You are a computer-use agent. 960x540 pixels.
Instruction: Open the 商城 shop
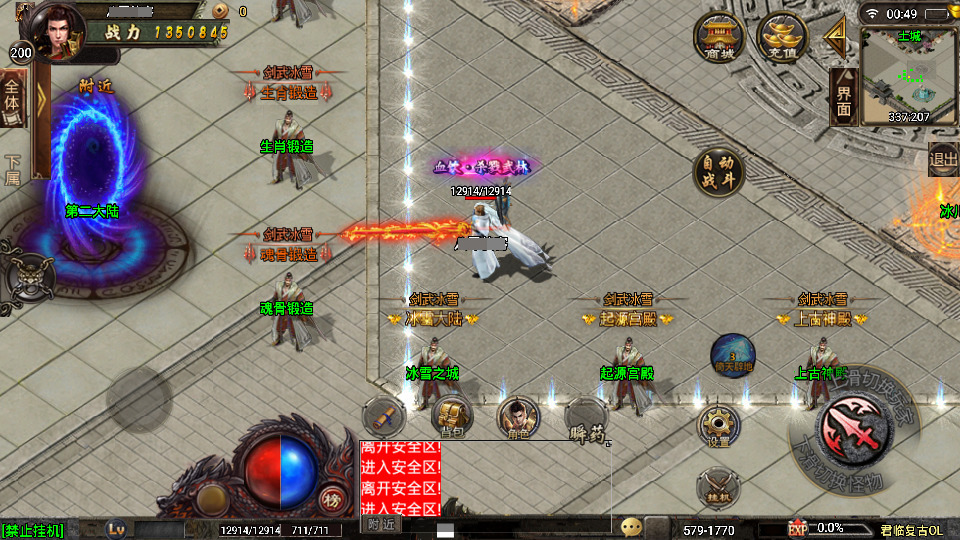719,39
